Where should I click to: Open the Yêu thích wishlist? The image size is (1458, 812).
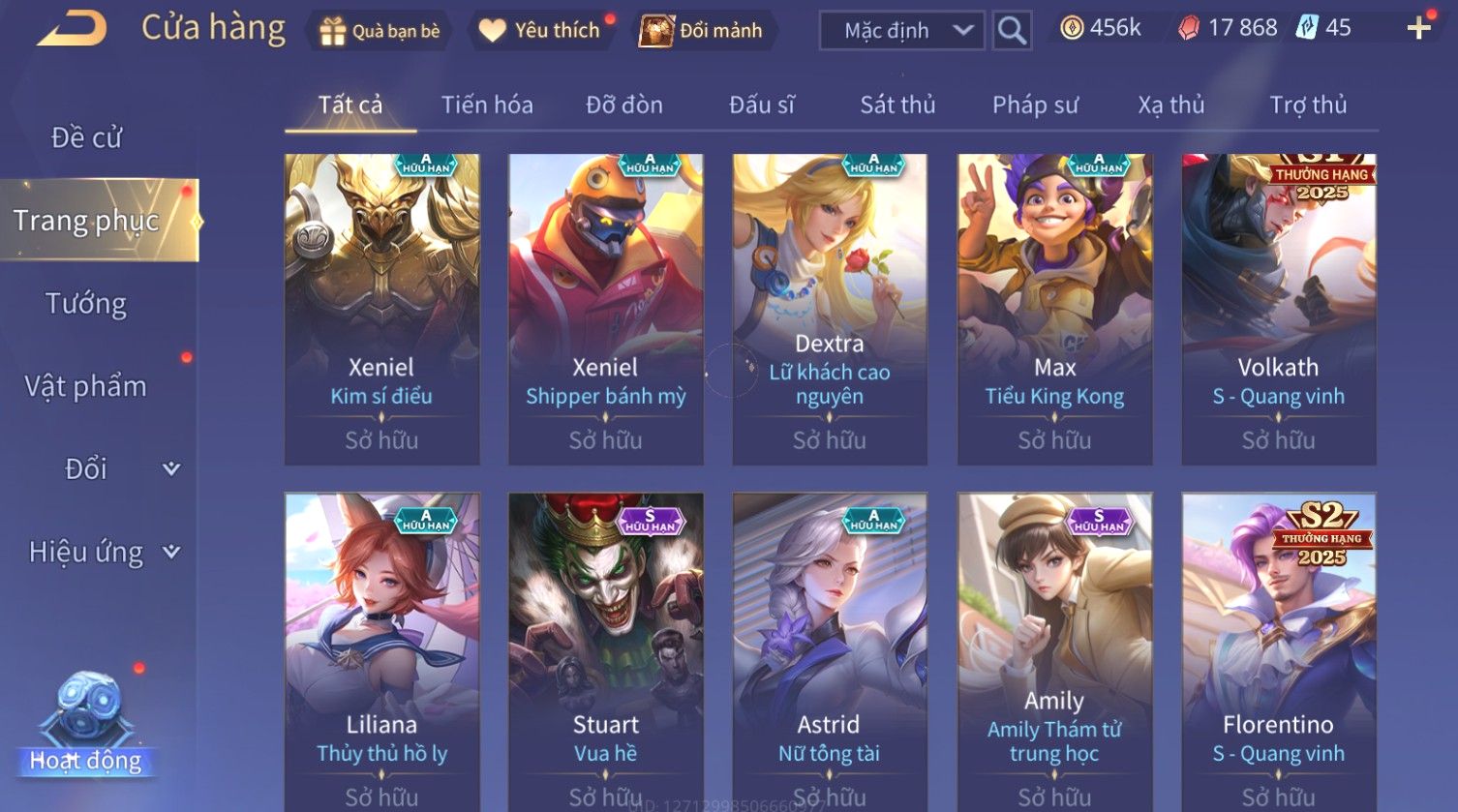coord(542,31)
